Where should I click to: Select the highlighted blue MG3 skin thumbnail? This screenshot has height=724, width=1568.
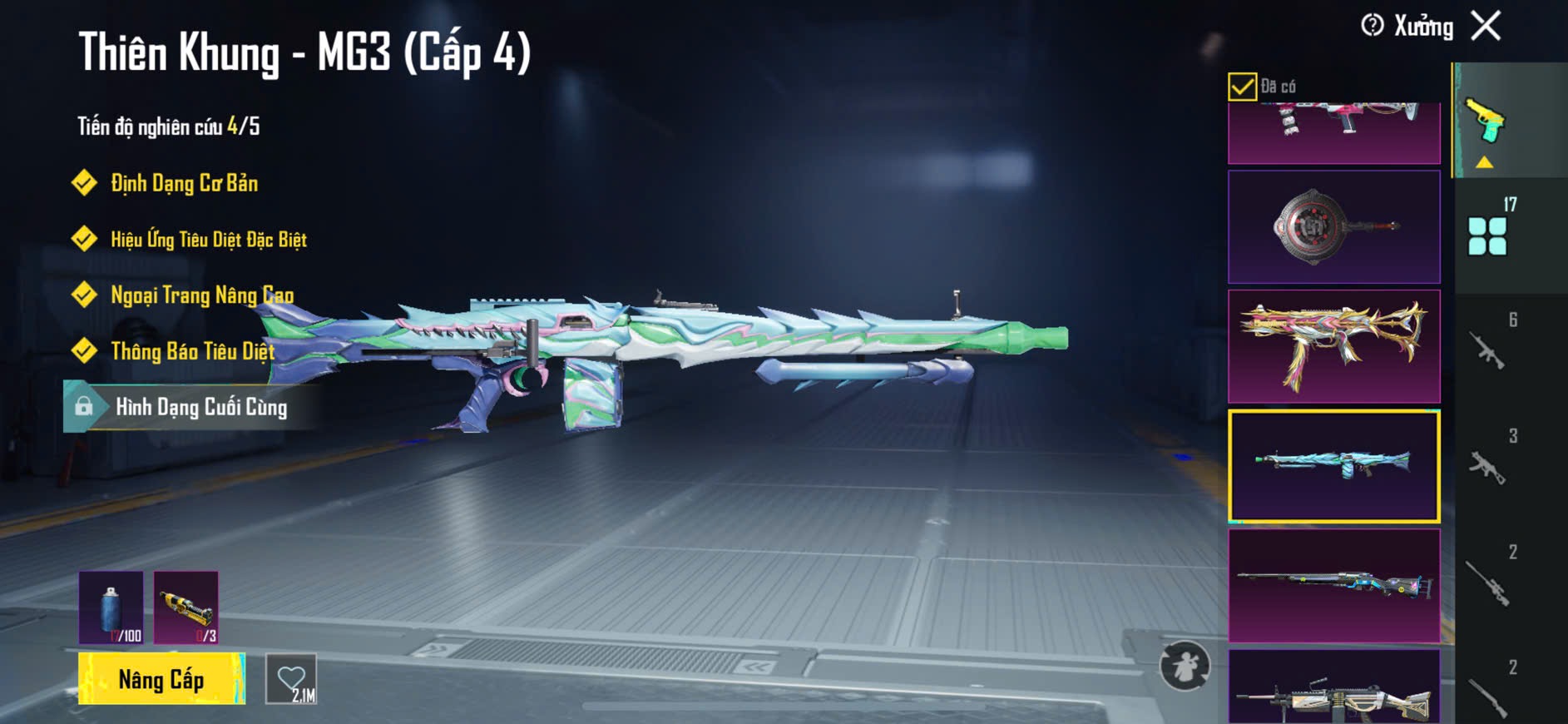pos(1333,466)
